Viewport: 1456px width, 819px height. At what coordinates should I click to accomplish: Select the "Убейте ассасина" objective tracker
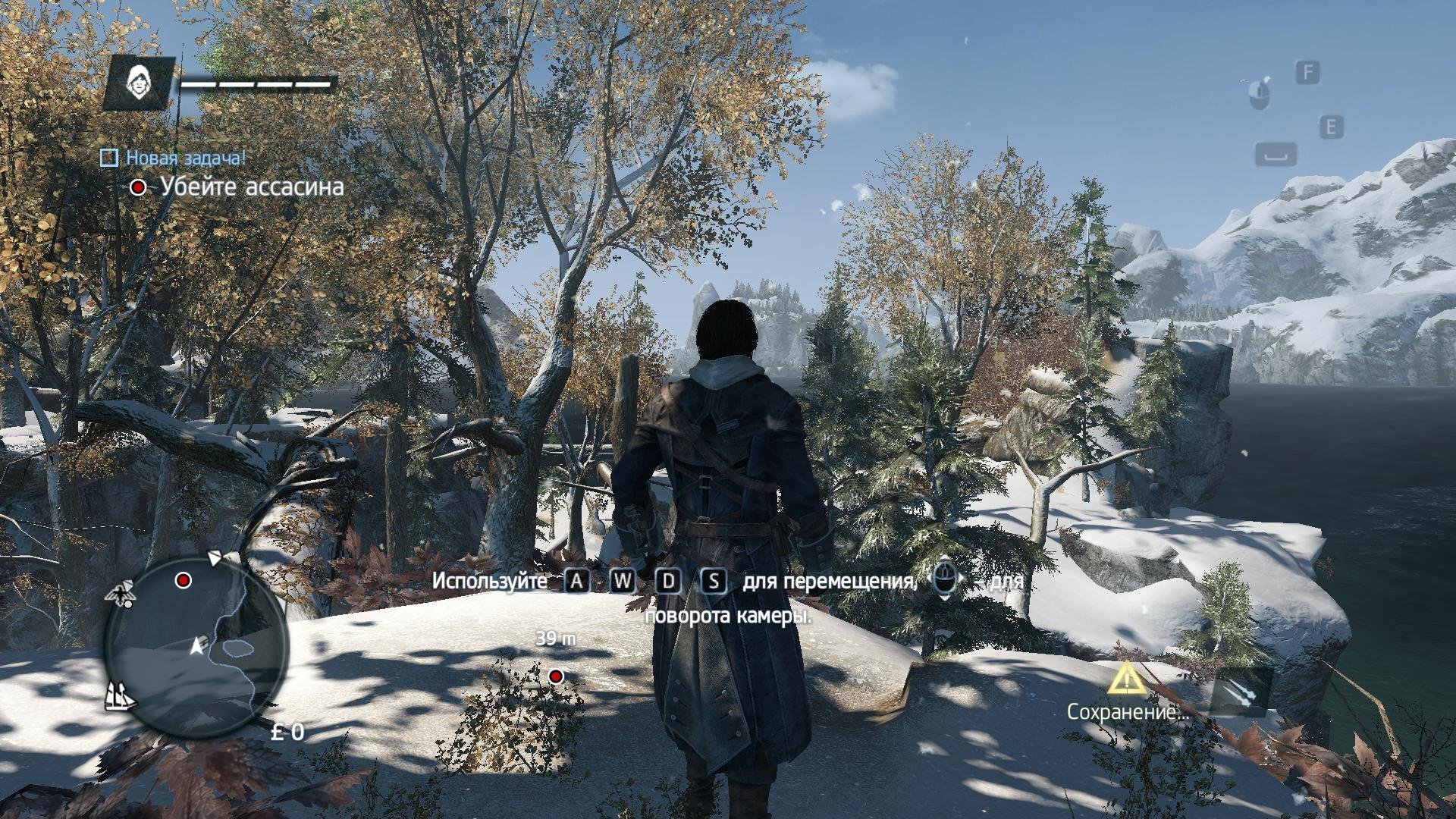pos(251,187)
